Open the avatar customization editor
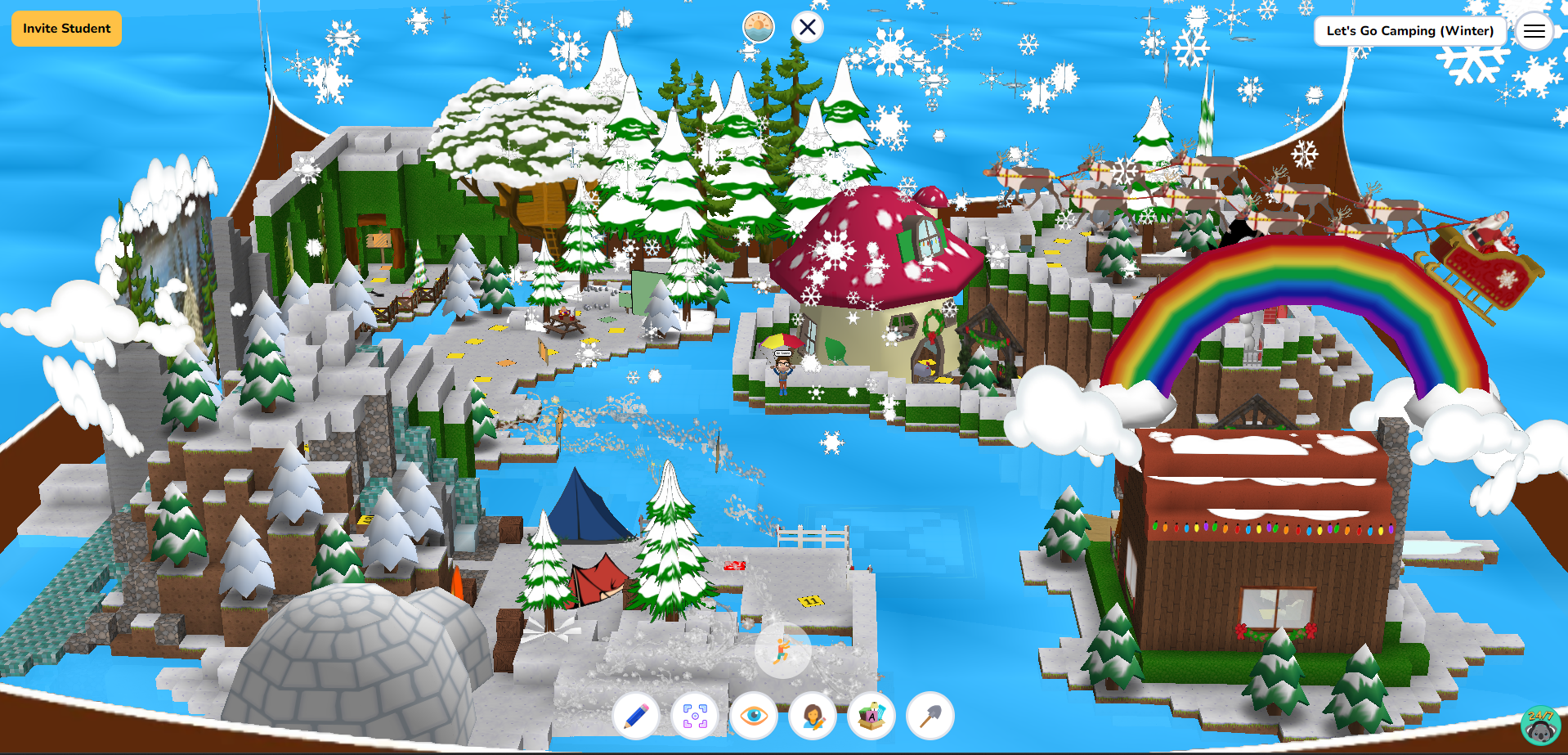 click(x=812, y=716)
